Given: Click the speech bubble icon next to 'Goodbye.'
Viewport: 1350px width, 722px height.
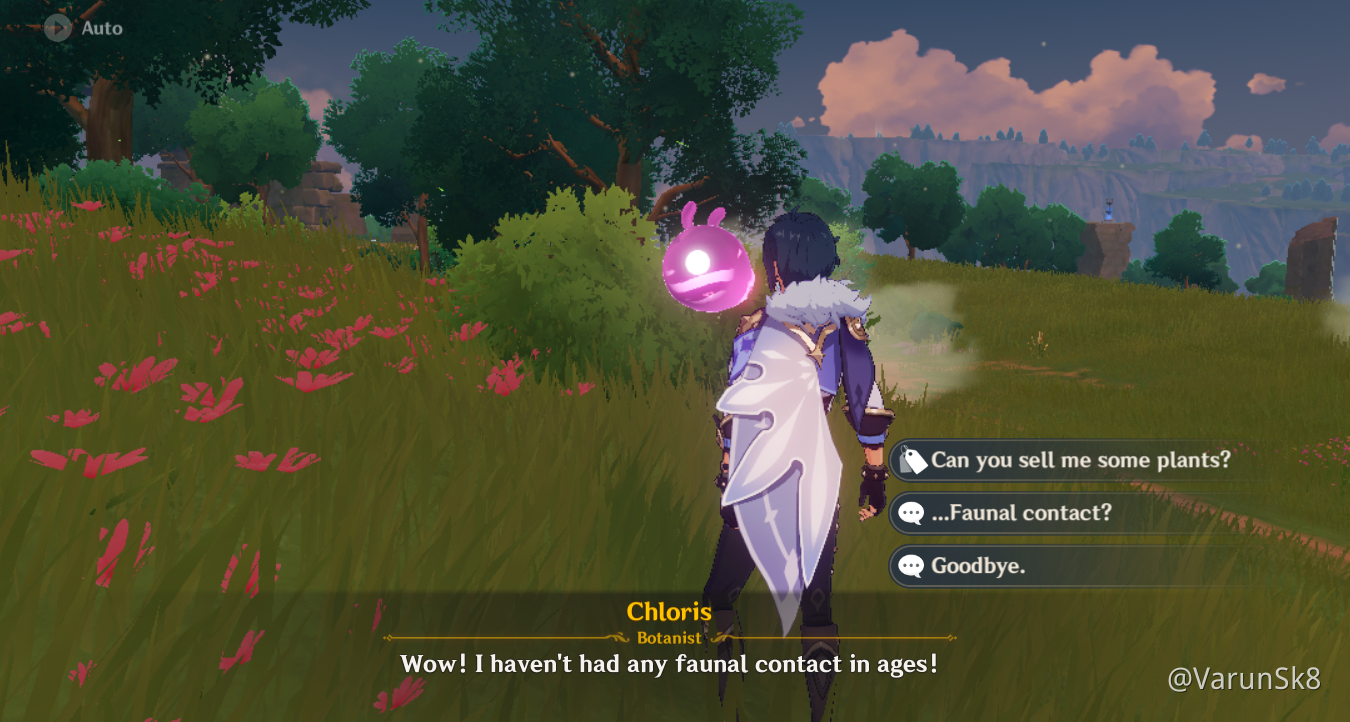Looking at the screenshot, I should (x=911, y=566).
